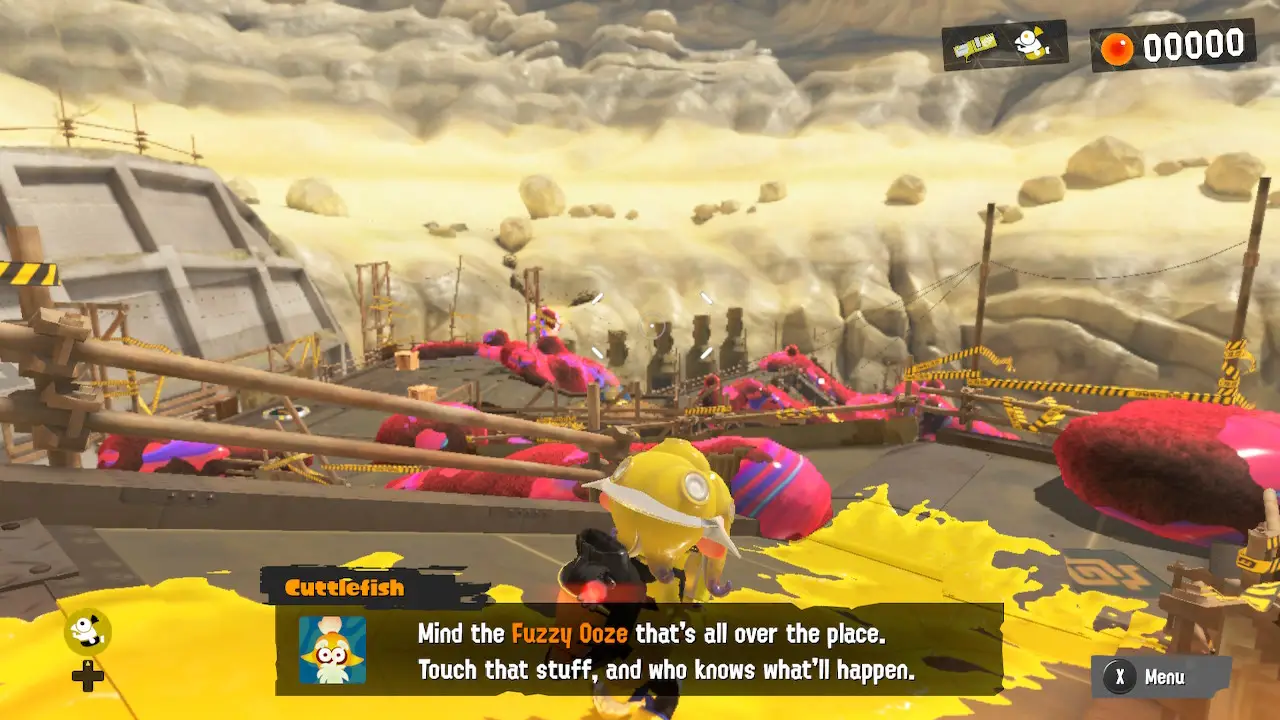
Task: Click Cuttlefish's portrait in the dialogue box
Action: (x=332, y=650)
